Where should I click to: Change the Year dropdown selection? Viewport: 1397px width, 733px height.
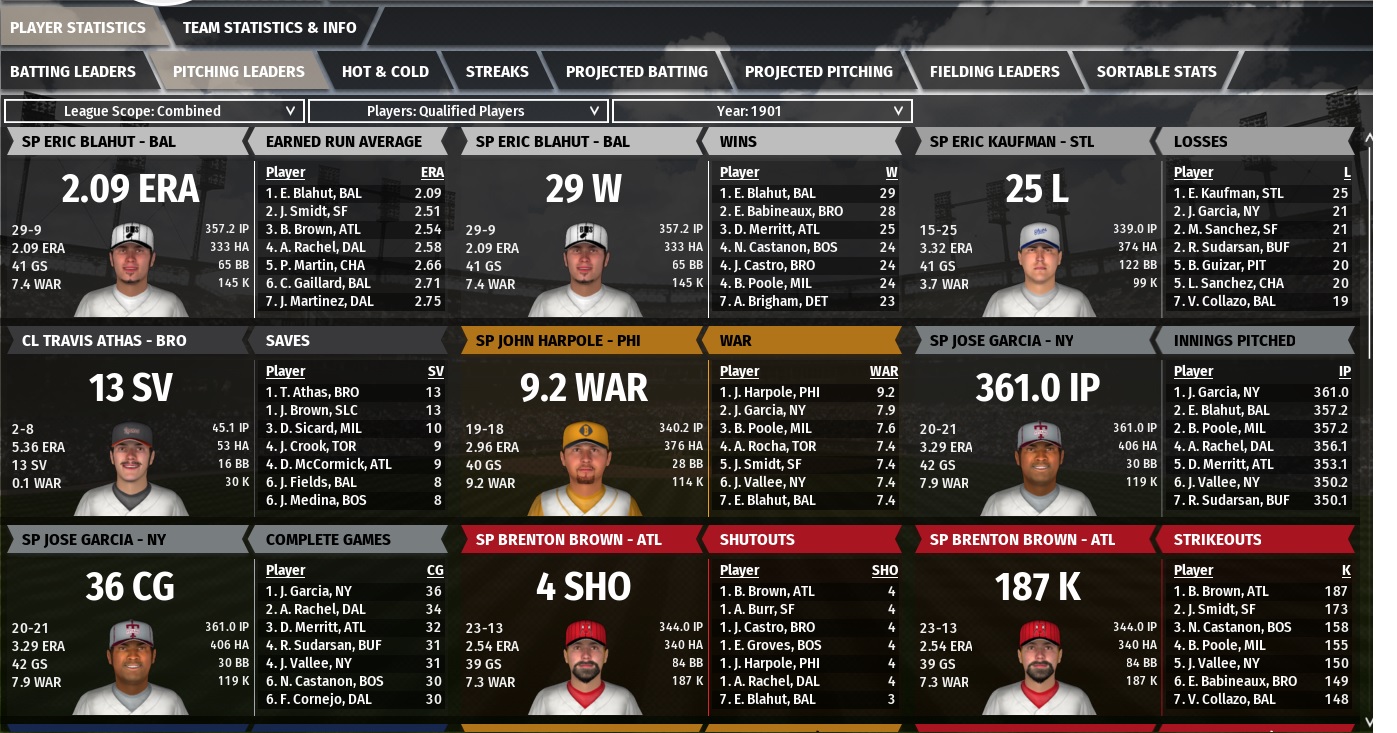761,111
